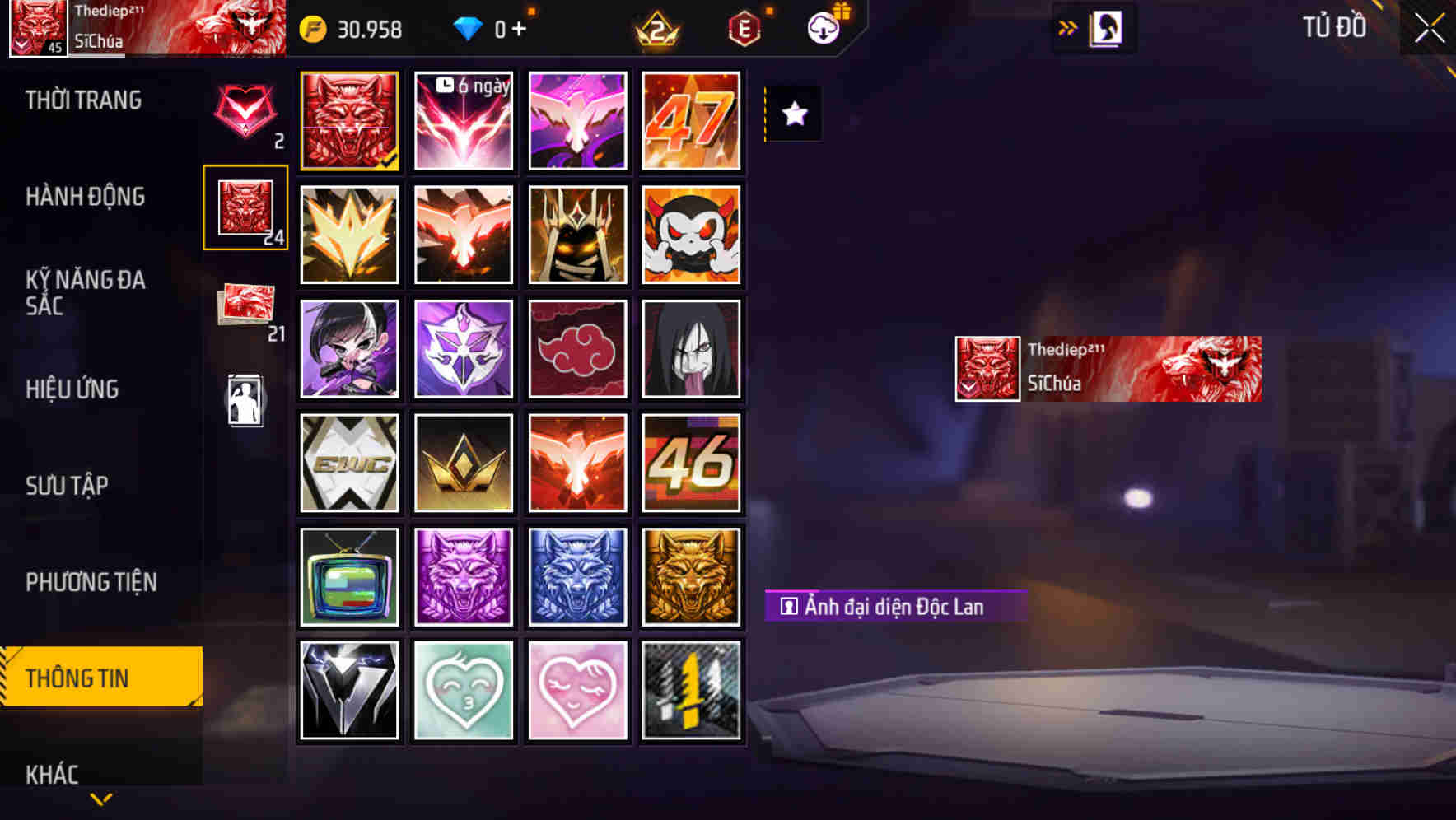Click the cloud download gift icon

coord(821,28)
